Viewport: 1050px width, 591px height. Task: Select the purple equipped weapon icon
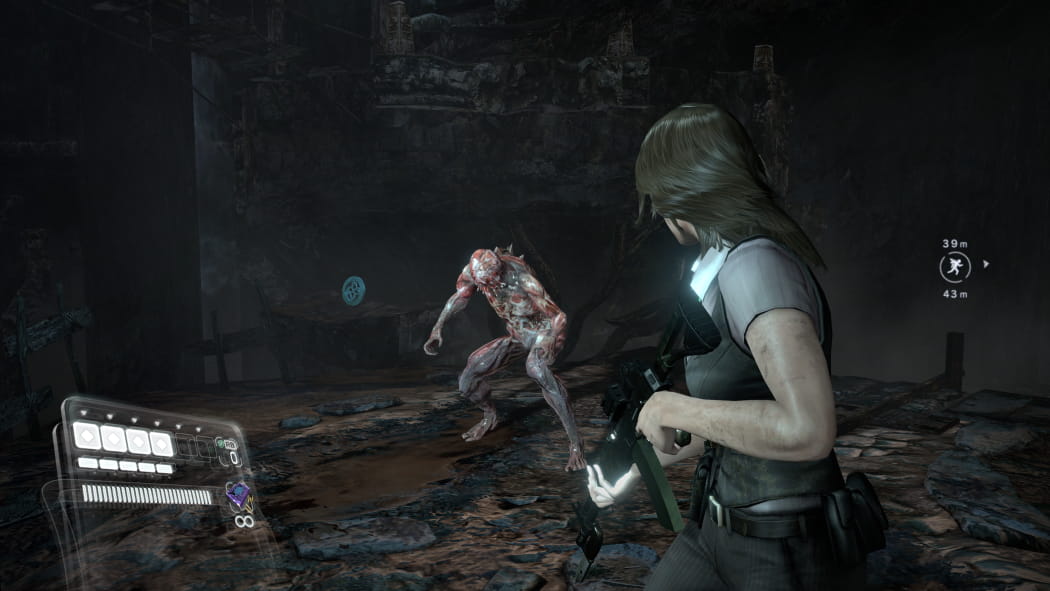238,494
